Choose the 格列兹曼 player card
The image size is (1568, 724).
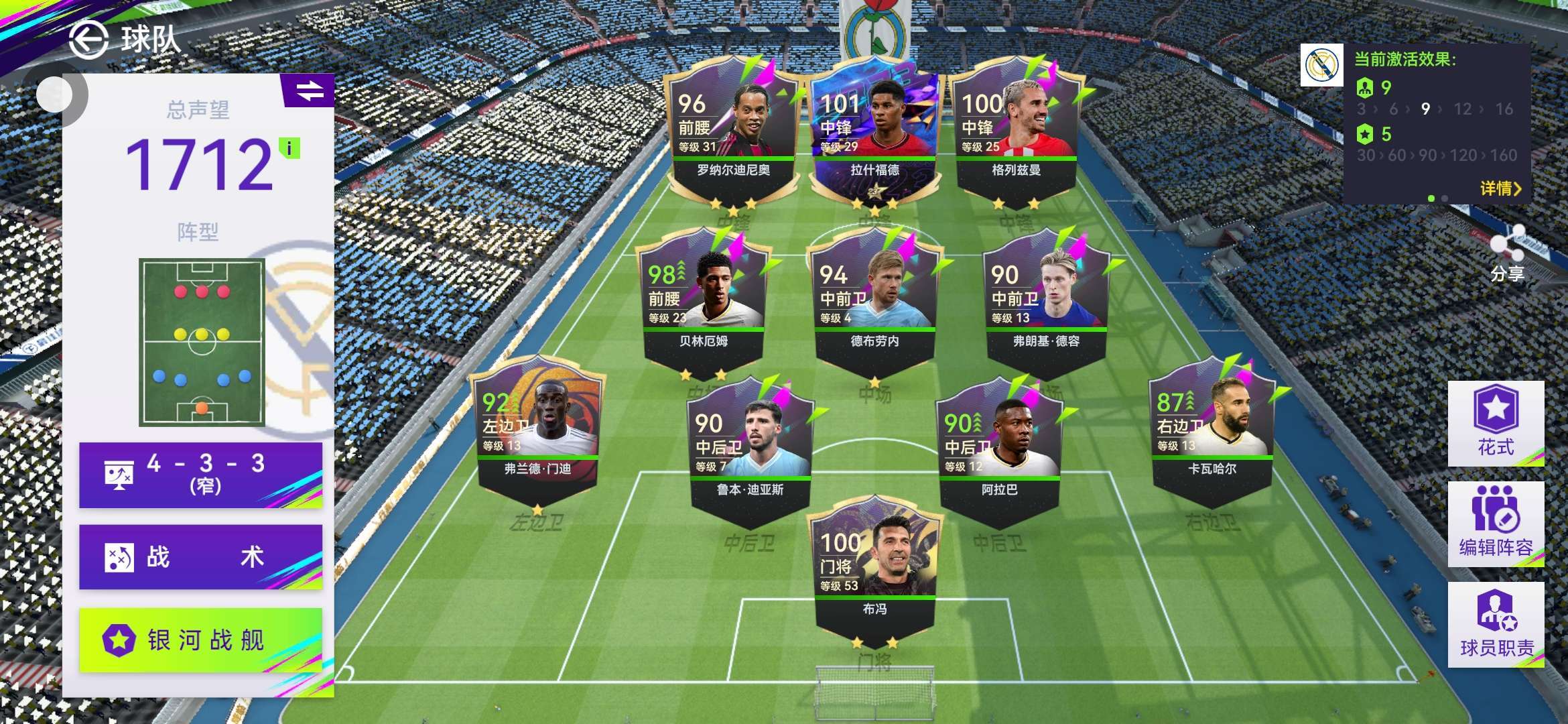[x=1016, y=134]
